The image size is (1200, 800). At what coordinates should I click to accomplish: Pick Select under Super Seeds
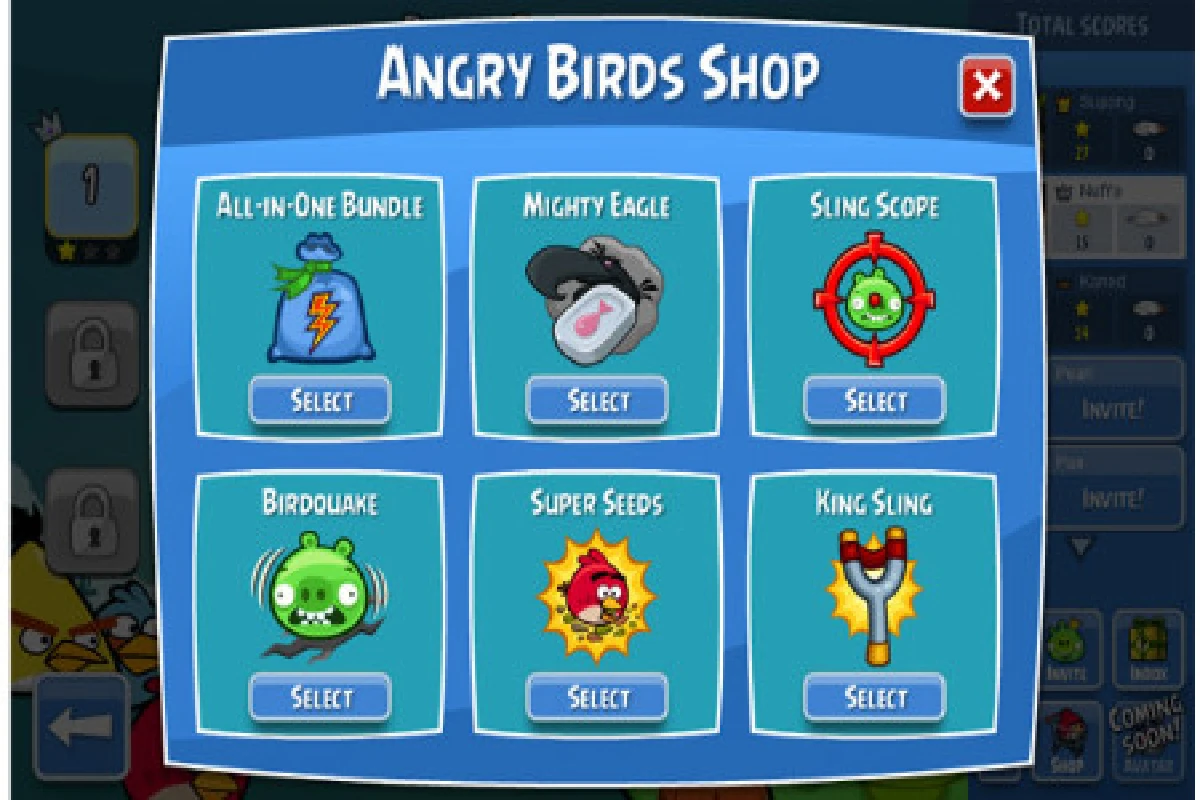click(597, 696)
